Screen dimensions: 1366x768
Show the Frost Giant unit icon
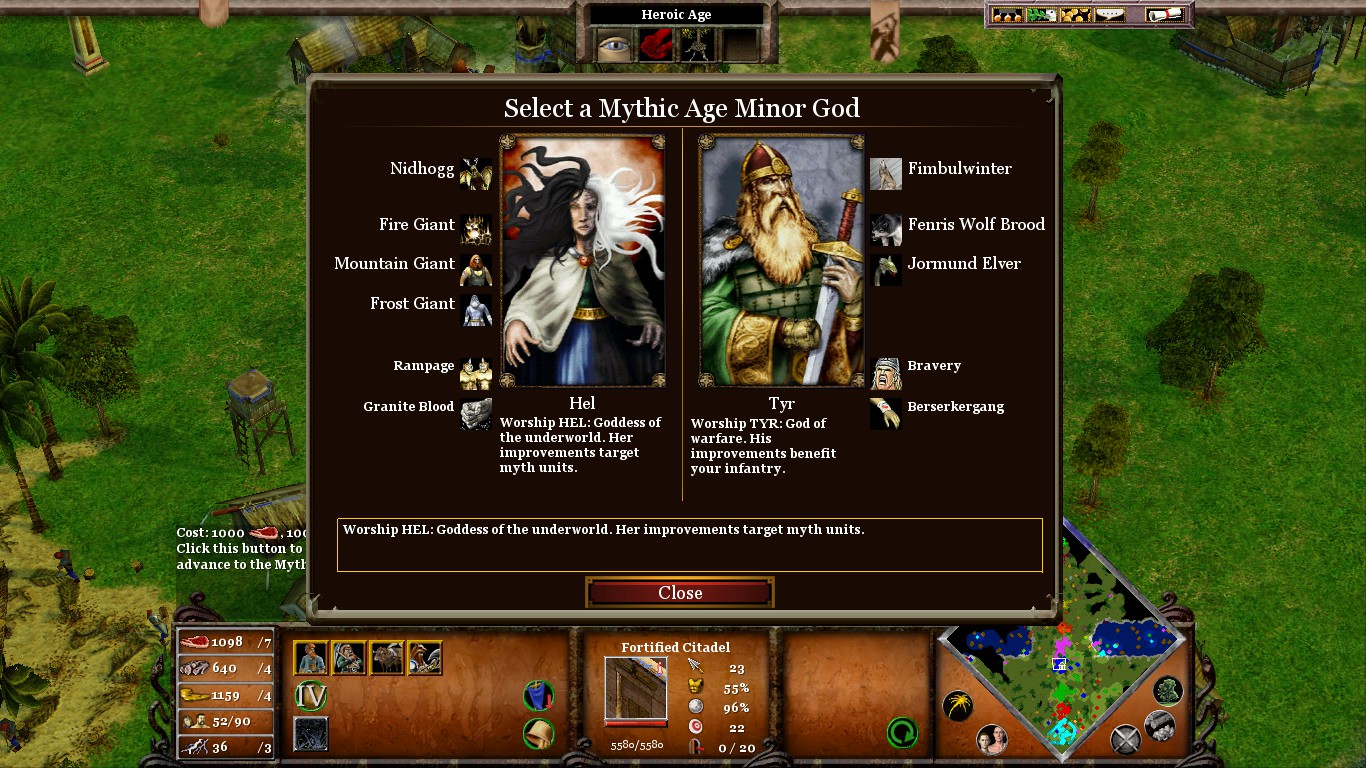pos(476,309)
